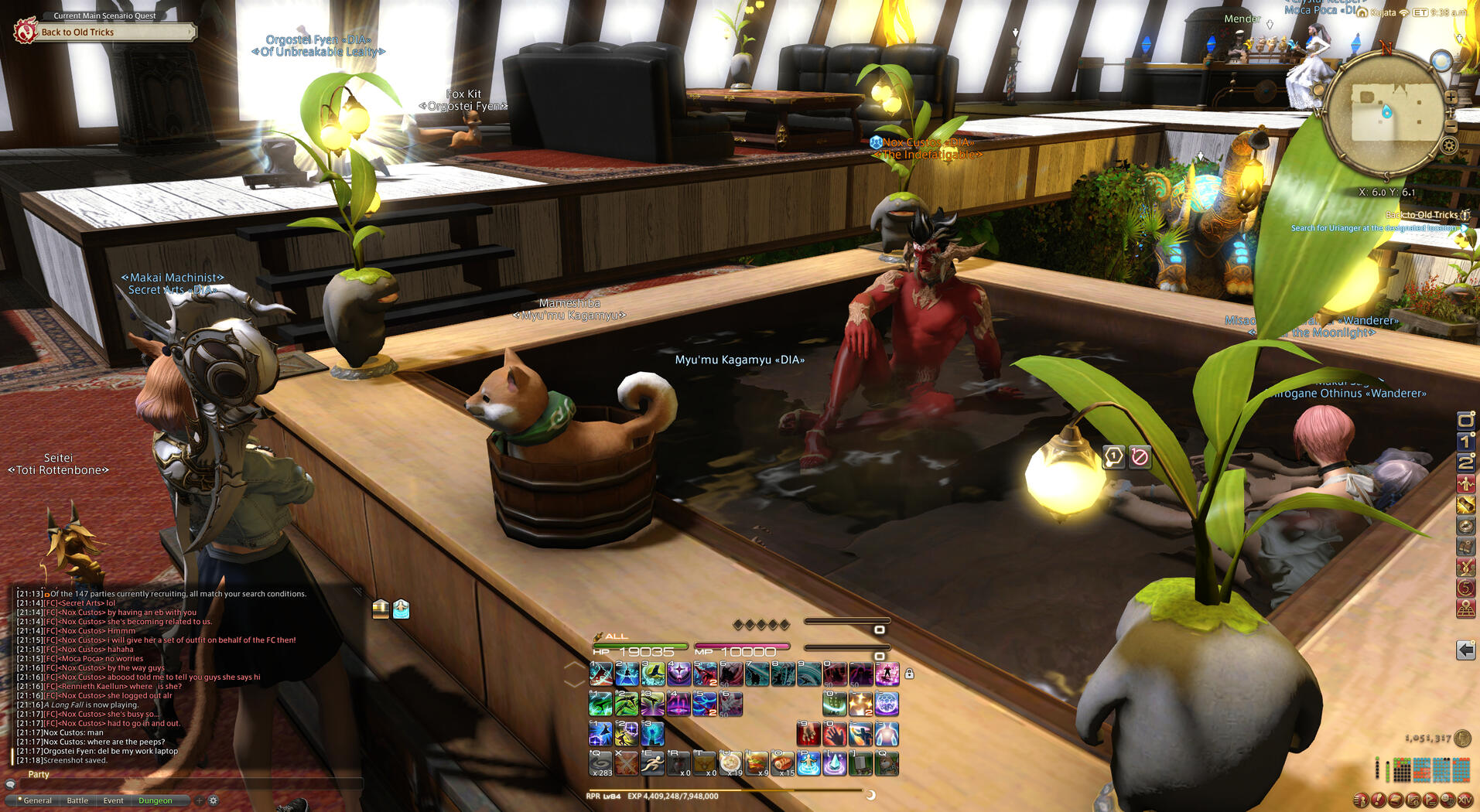Zoom in the minimap
The width and height of the screenshot is (1480, 812).
(x=1451, y=97)
